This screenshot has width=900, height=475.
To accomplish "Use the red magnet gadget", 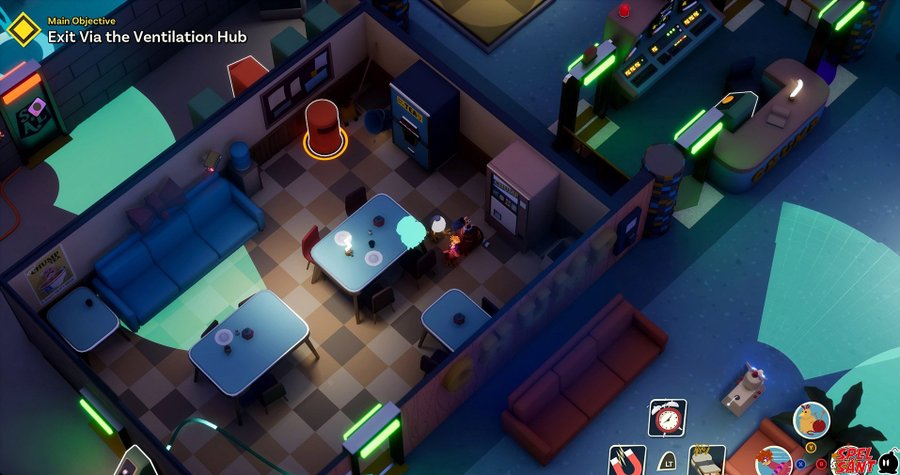I will click(628, 461).
